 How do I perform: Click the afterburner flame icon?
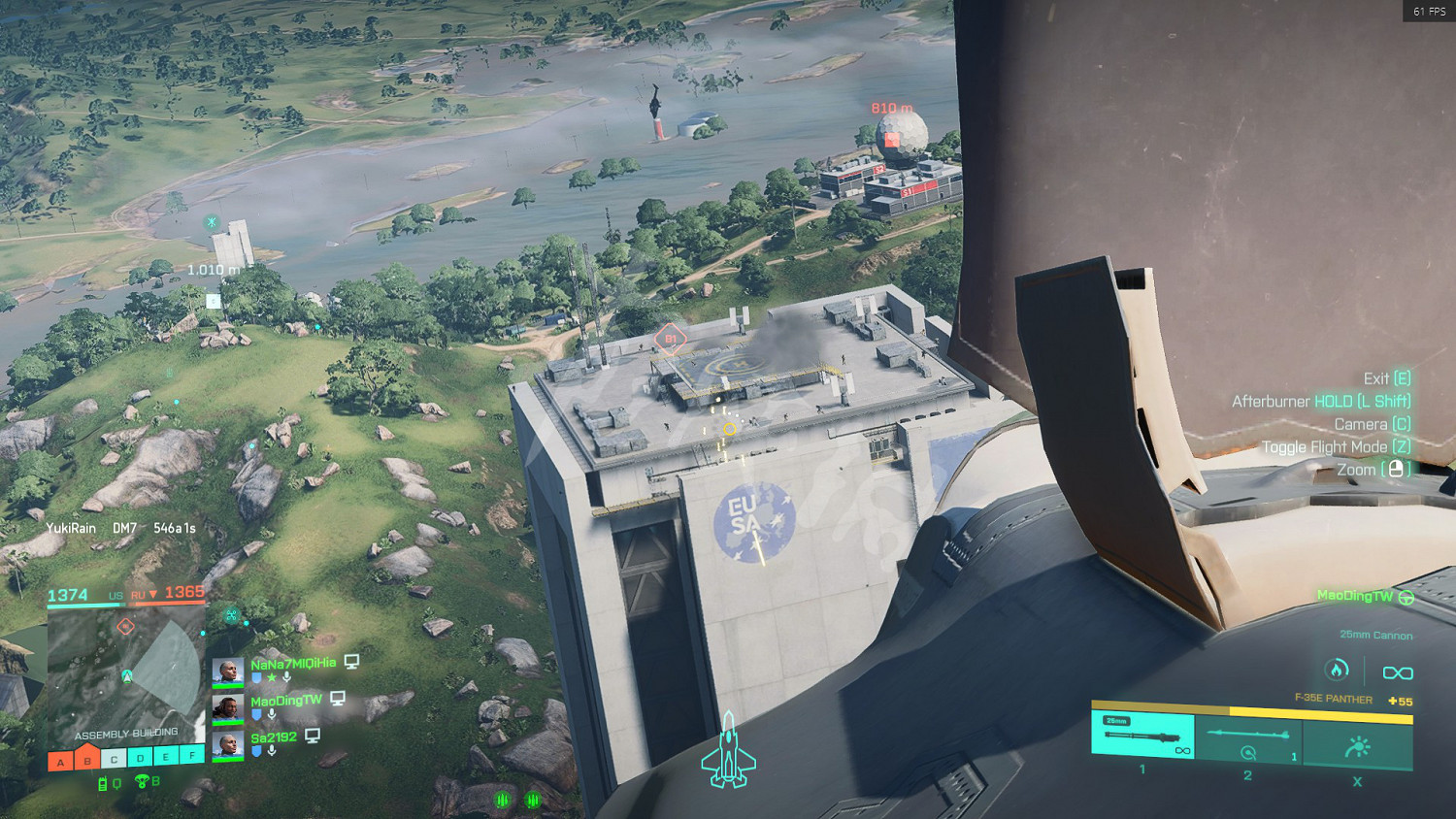[1337, 670]
